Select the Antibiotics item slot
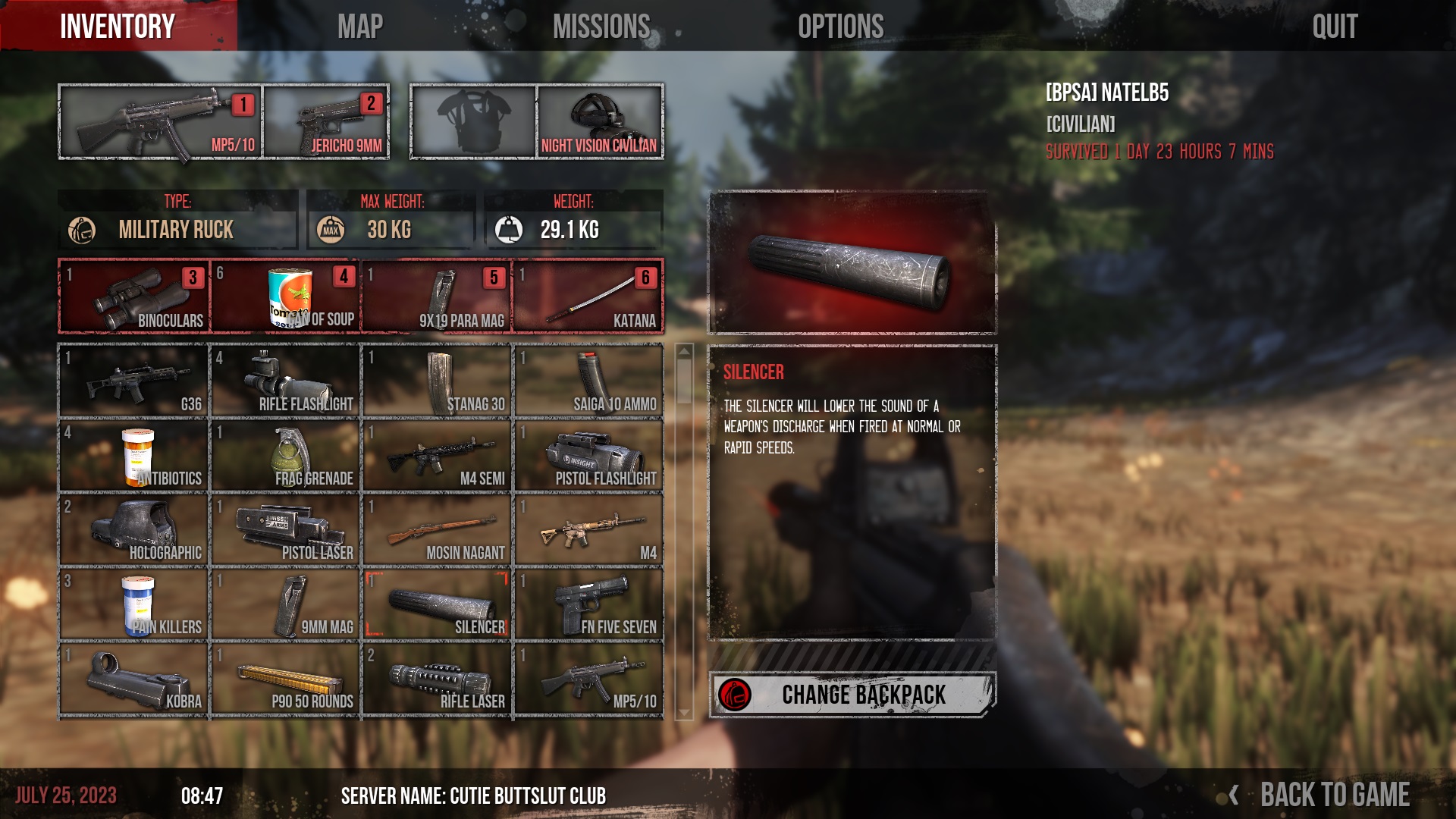This screenshot has height=819, width=1456. pos(134,456)
